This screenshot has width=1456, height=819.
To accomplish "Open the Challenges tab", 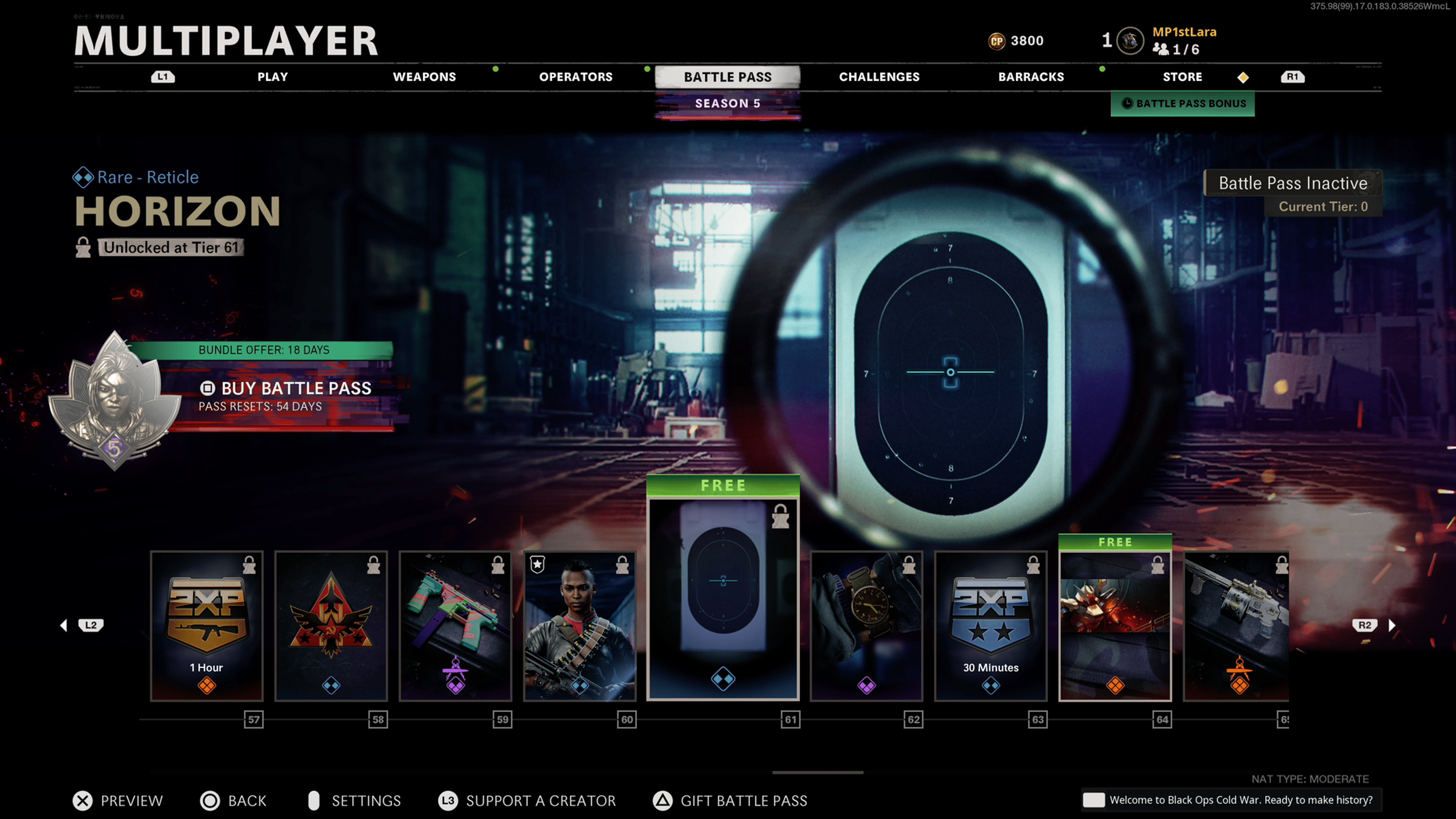I will click(x=879, y=77).
